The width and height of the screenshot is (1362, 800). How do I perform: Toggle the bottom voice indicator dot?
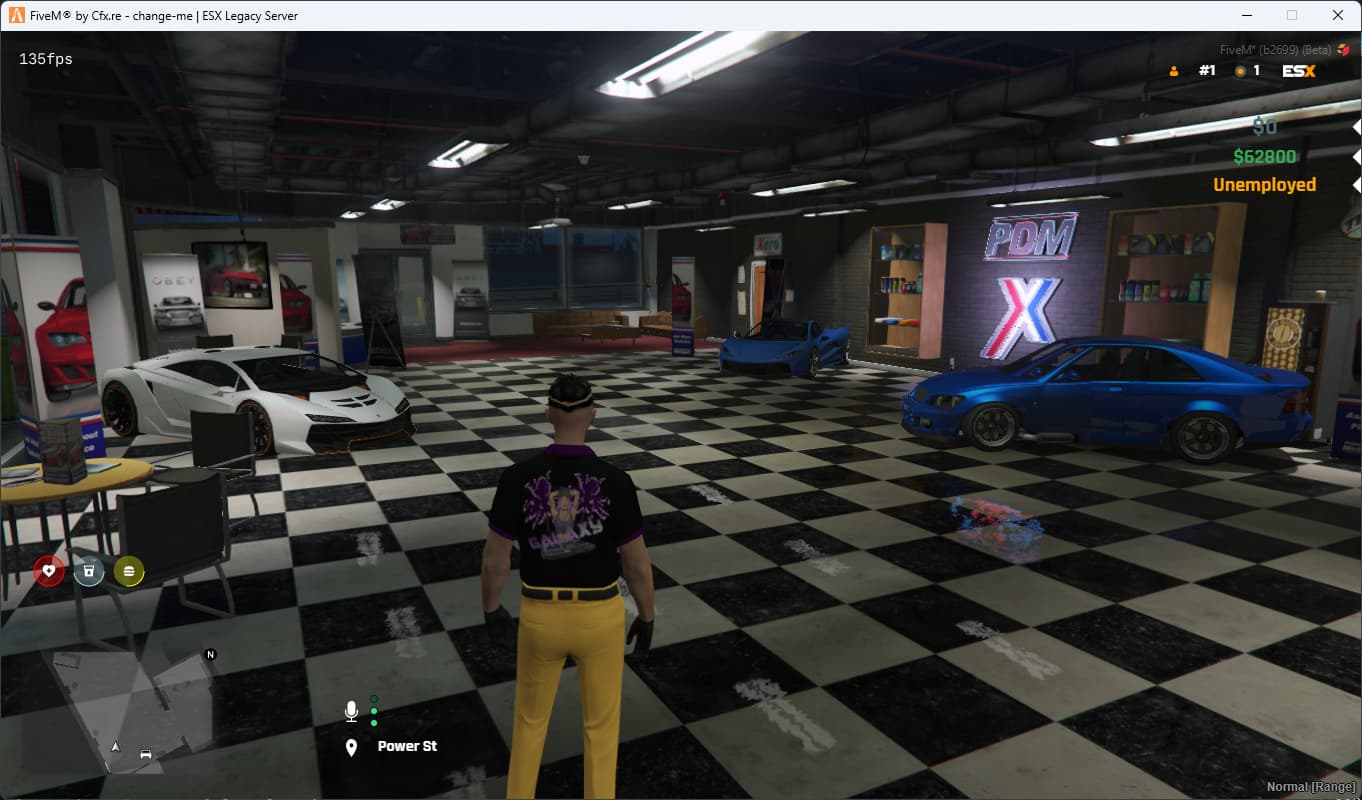click(374, 723)
